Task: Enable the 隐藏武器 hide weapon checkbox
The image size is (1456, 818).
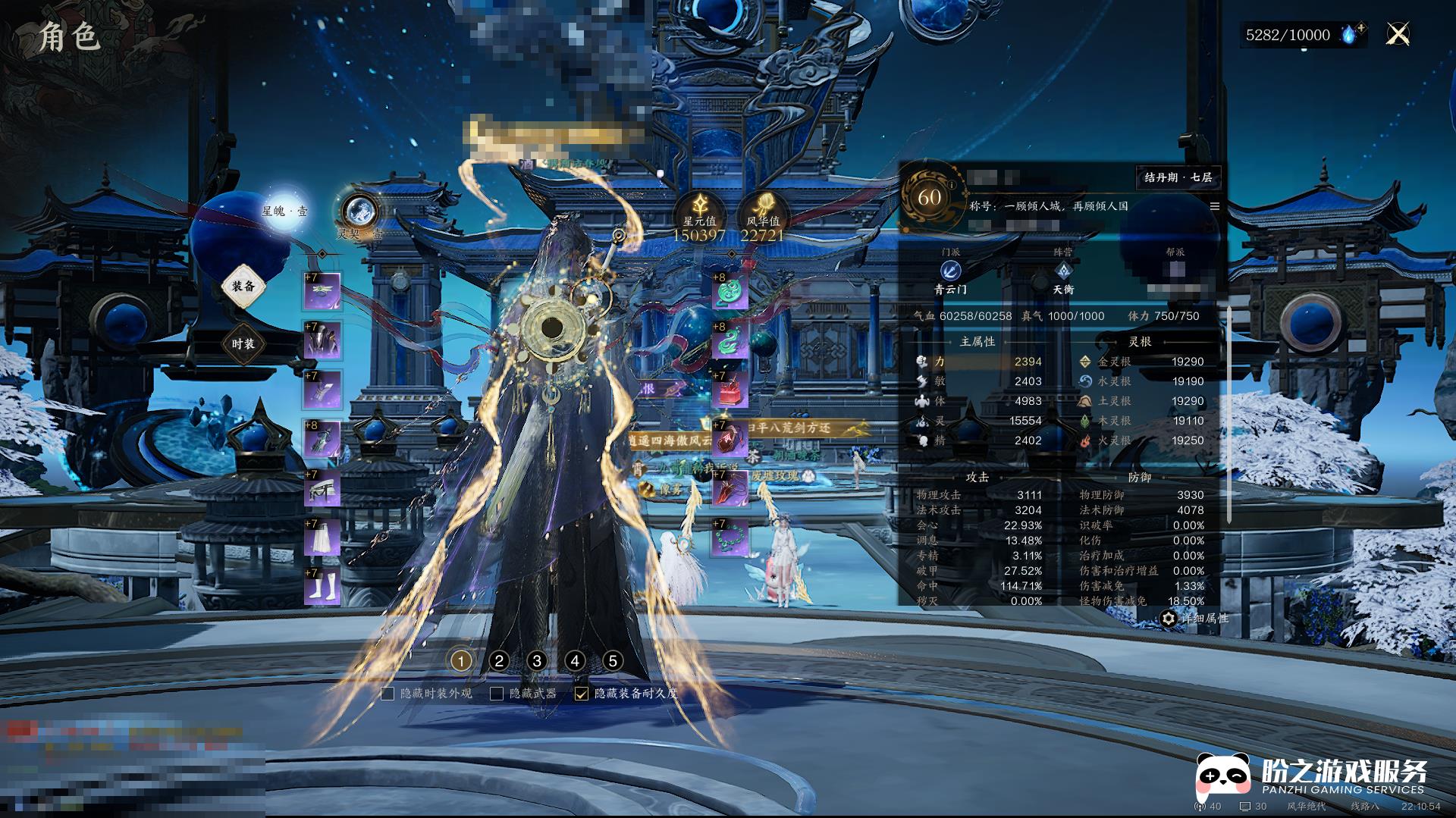Action: tap(497, 694)
